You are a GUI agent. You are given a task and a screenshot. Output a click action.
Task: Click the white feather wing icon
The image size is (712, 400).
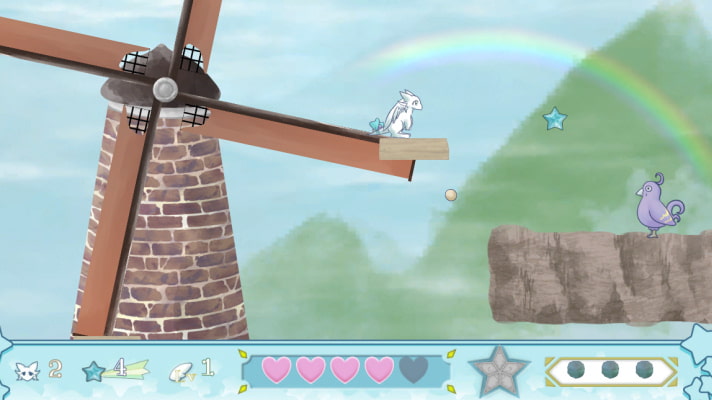(x=183, y=370)
